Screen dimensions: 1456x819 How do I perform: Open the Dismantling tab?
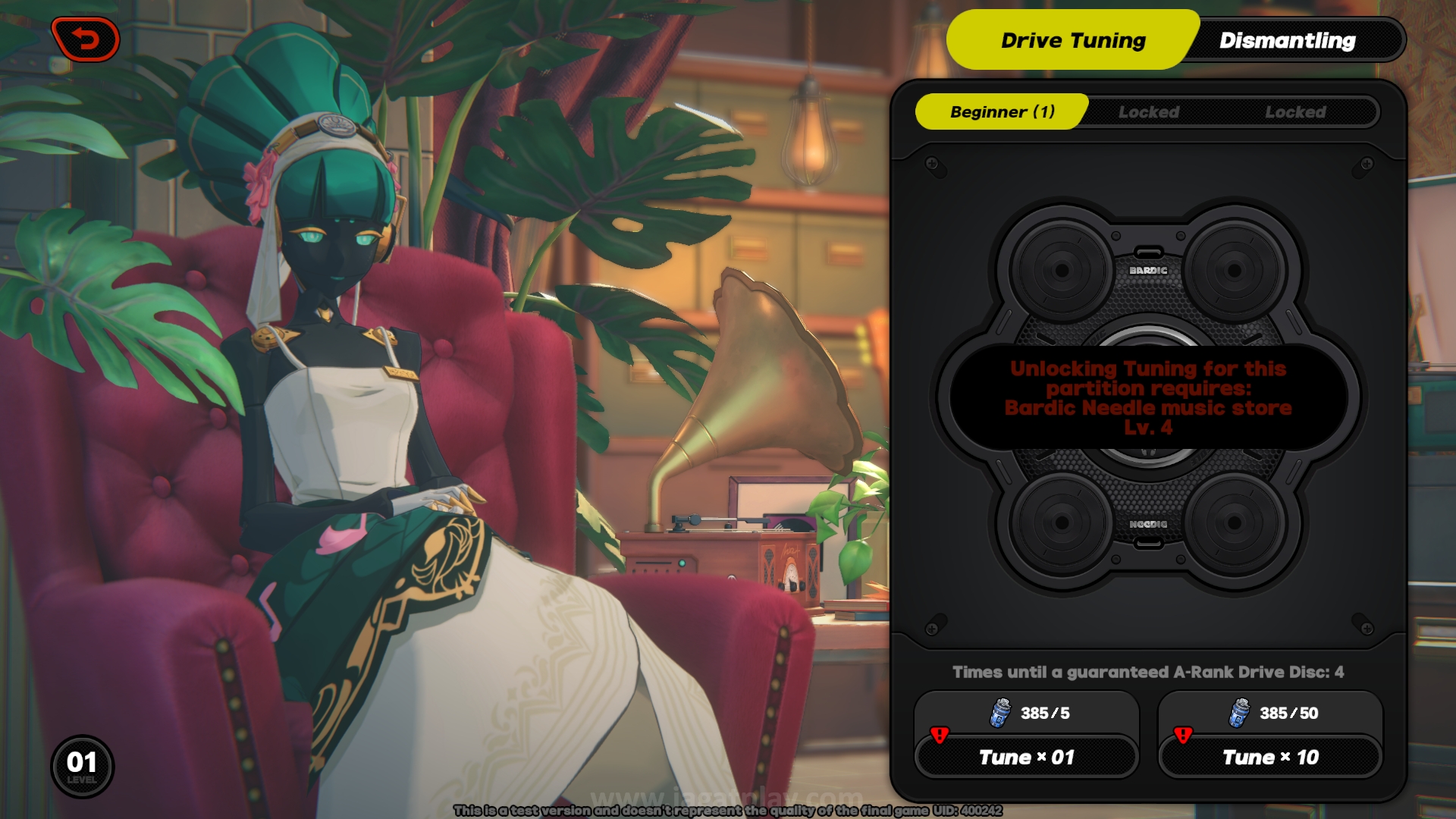coord(1287,41)
